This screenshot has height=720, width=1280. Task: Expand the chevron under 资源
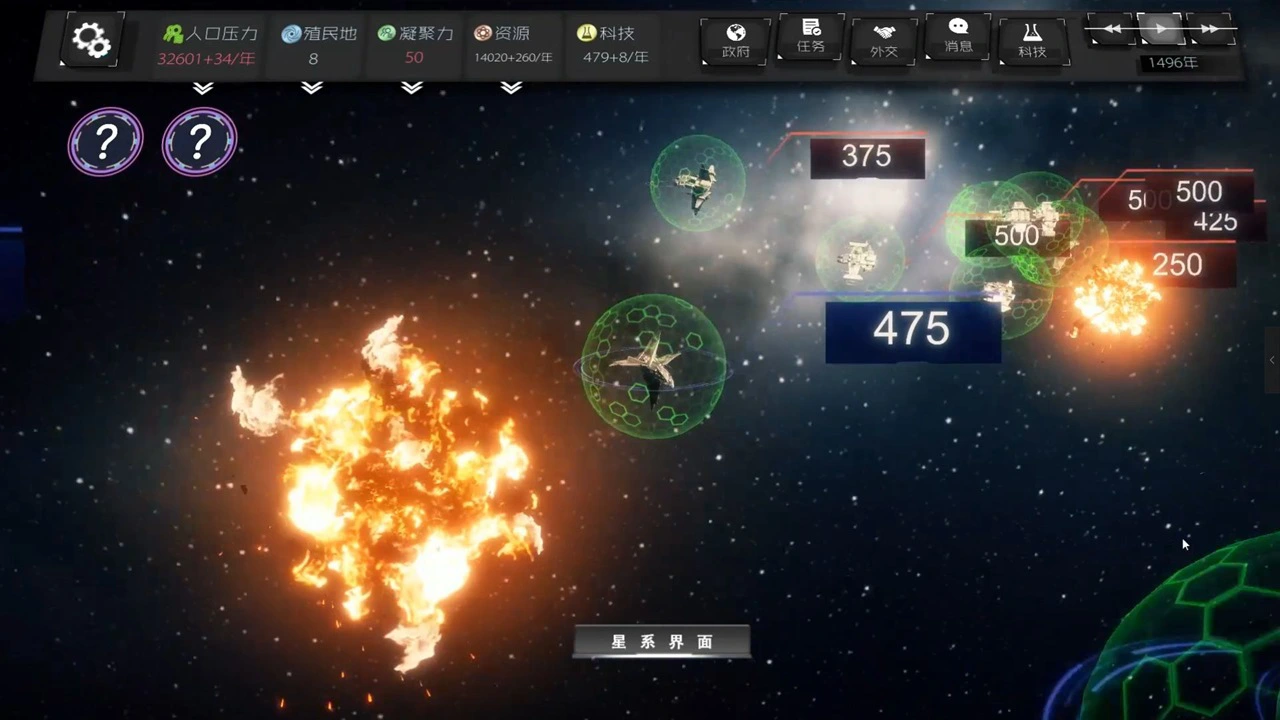point(511,88)
